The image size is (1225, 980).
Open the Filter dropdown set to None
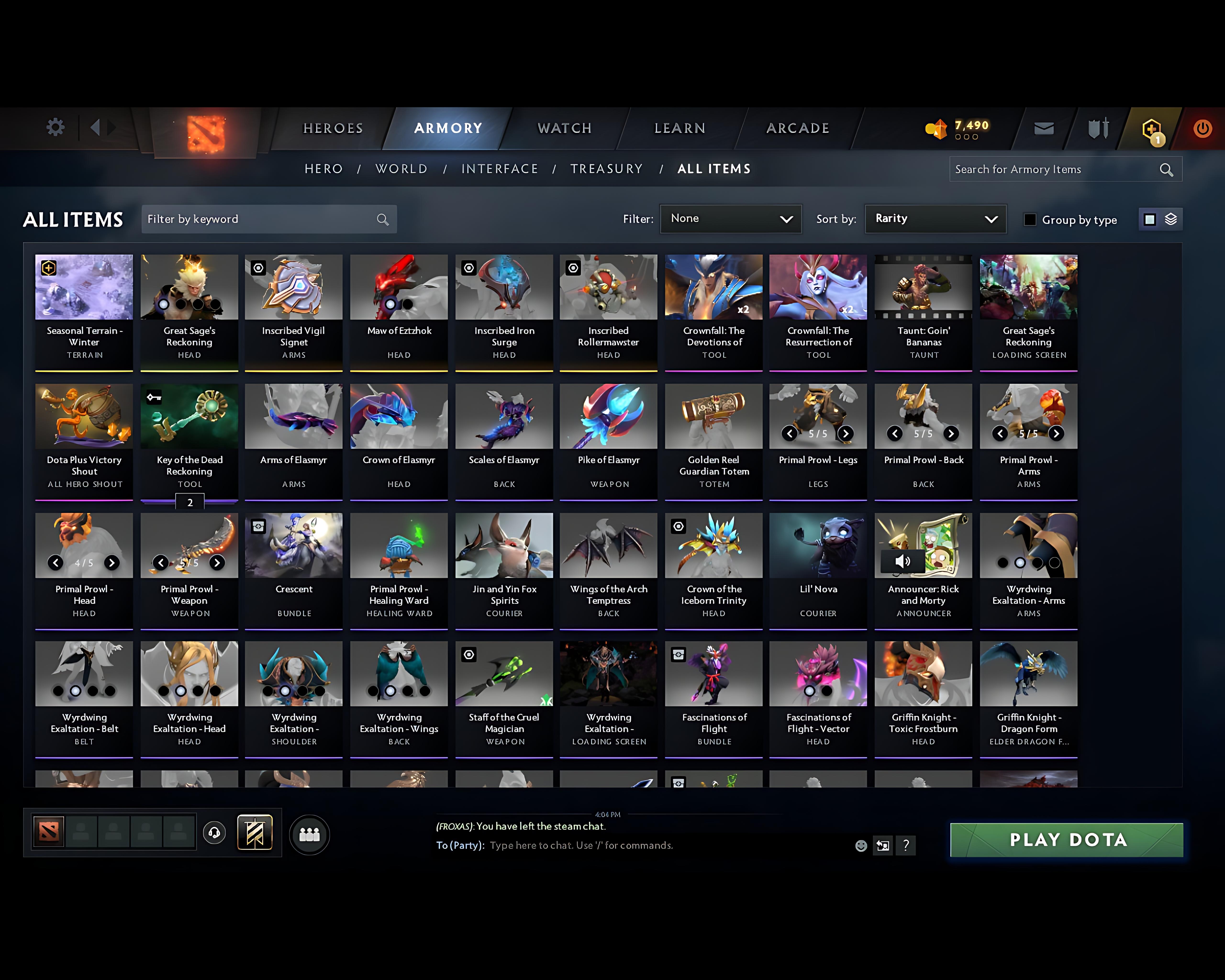point(731,219)
